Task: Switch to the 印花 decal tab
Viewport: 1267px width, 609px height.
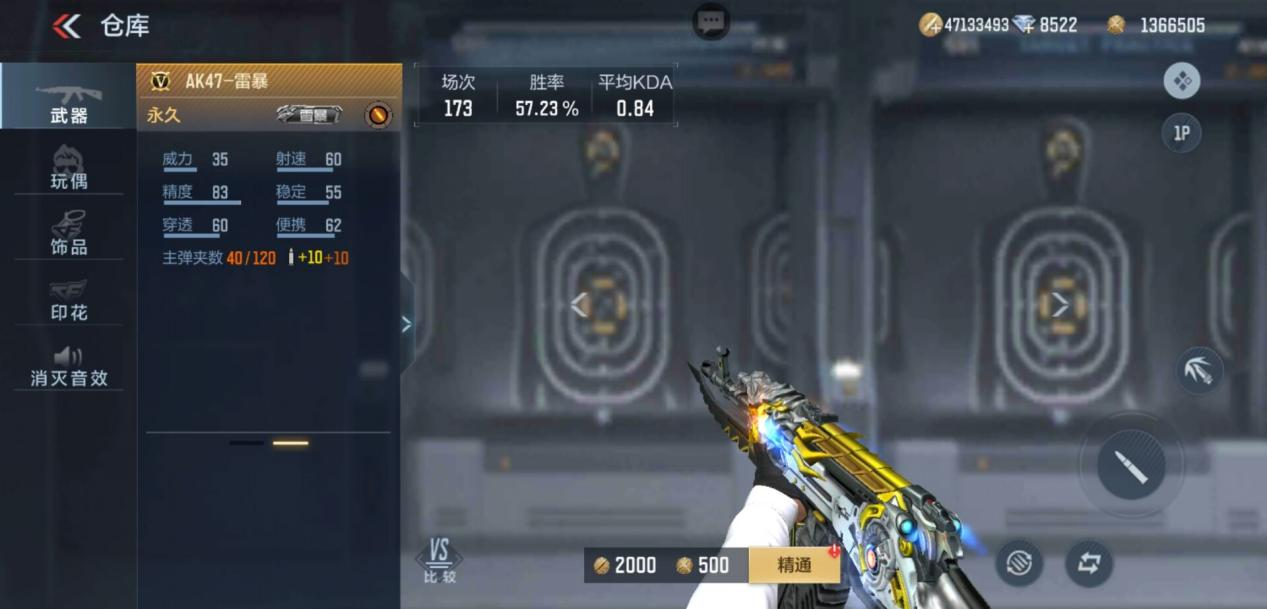Action: pyautogui.click(x=68, y=299)
